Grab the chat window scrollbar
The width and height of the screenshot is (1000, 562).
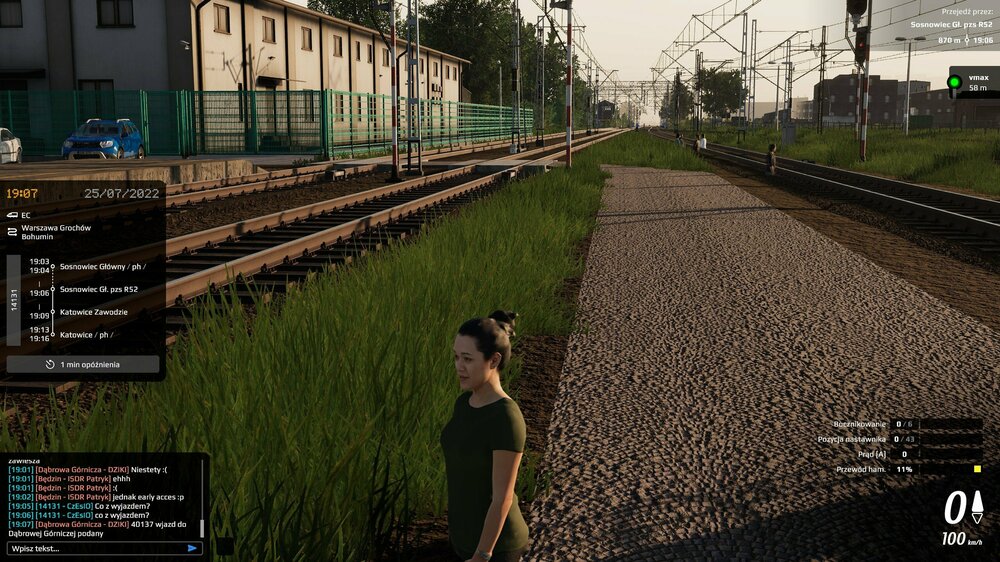pos(202,528)
